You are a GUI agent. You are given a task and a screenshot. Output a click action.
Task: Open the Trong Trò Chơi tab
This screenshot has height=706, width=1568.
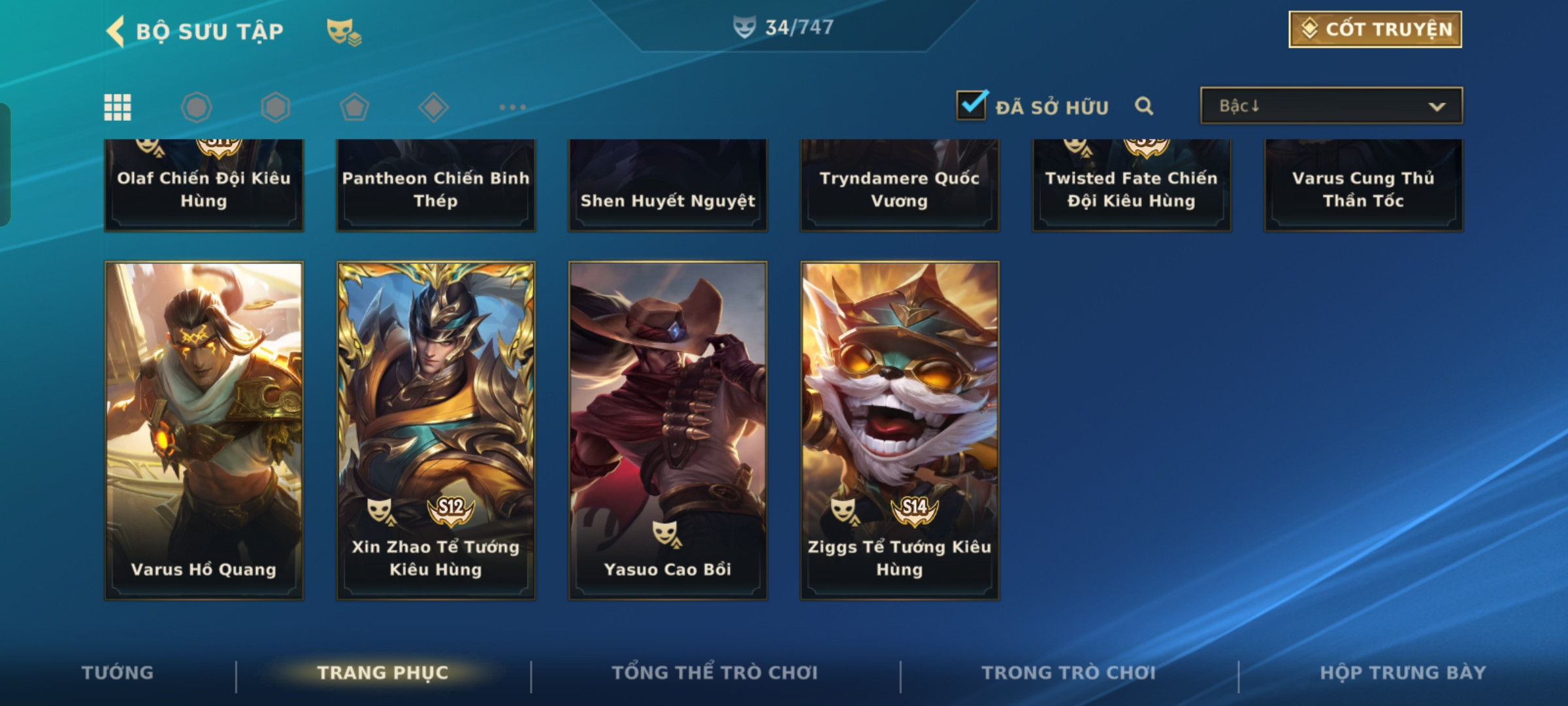[1068, 673]
